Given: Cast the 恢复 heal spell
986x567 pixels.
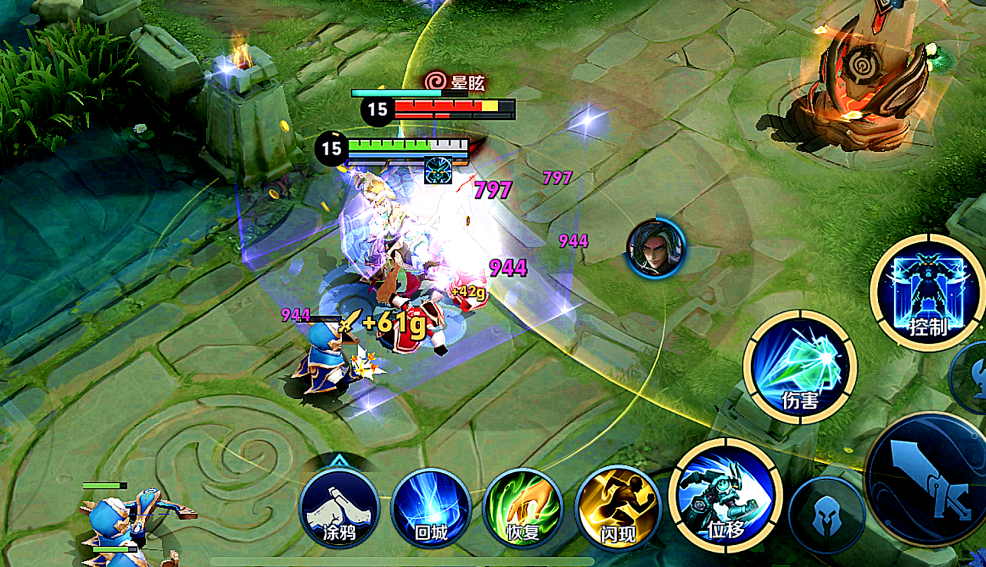Looking at the screenshot, I should (522, 507).
